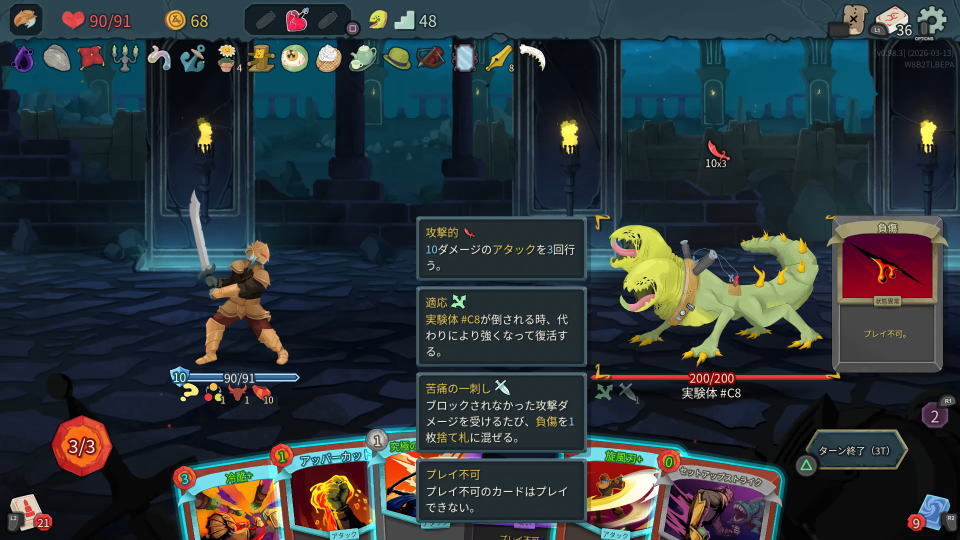
Task: Inspect the candelabra relic
Action: tap(125, 58)
